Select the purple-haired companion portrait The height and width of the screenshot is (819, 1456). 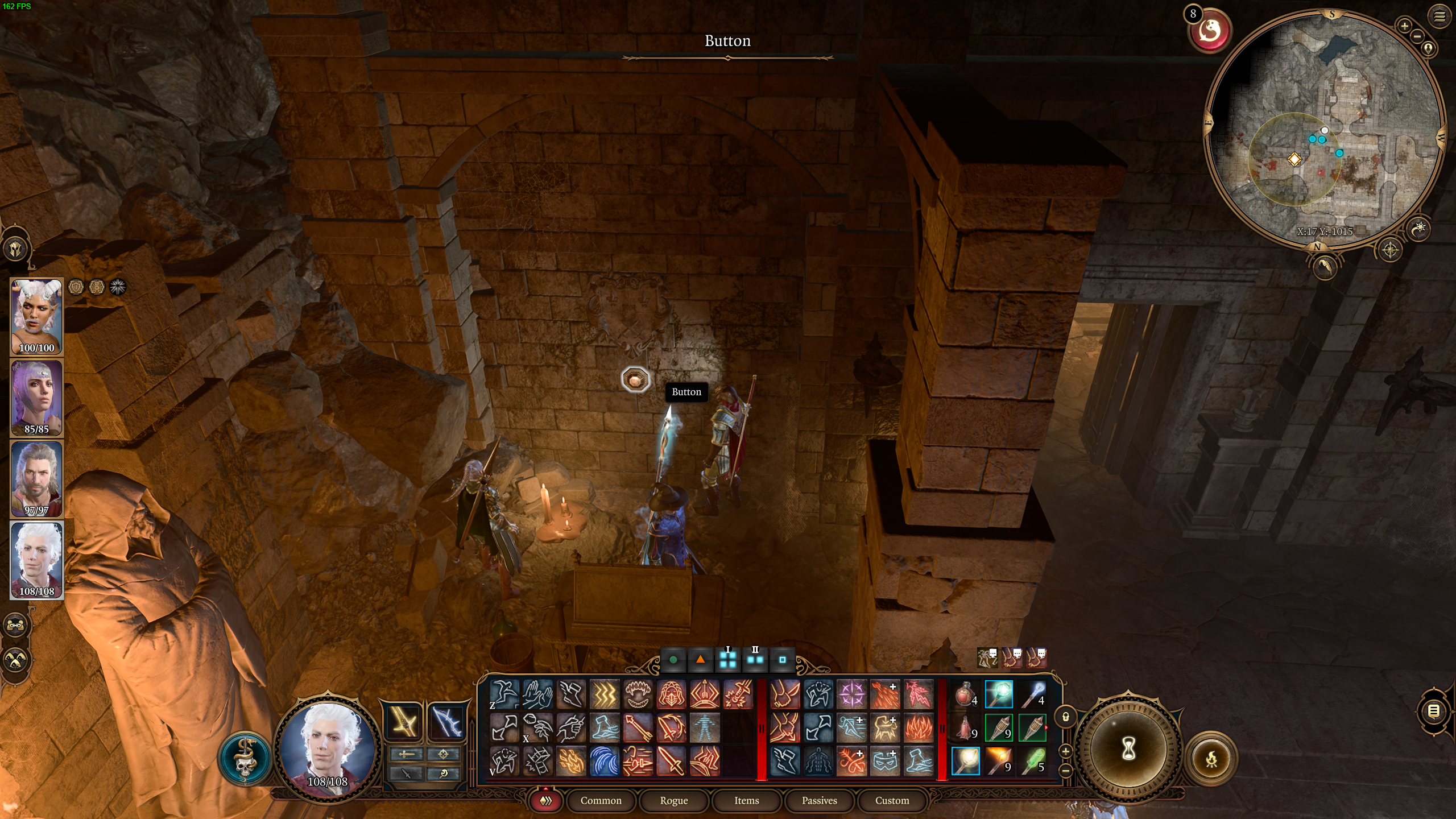tap(36, 398)
